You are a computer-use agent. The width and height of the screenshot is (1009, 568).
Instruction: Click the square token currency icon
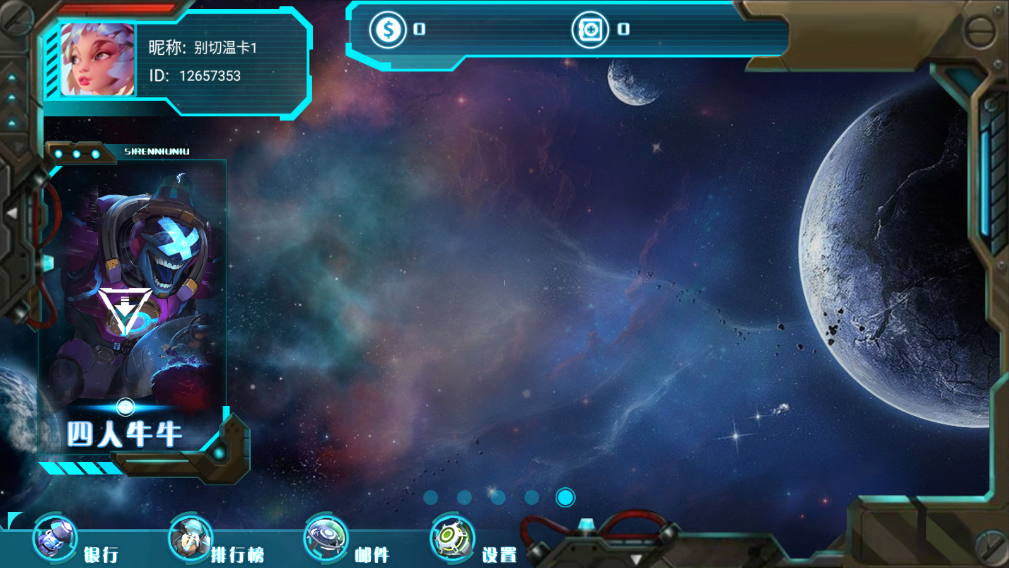click(590, 29)
